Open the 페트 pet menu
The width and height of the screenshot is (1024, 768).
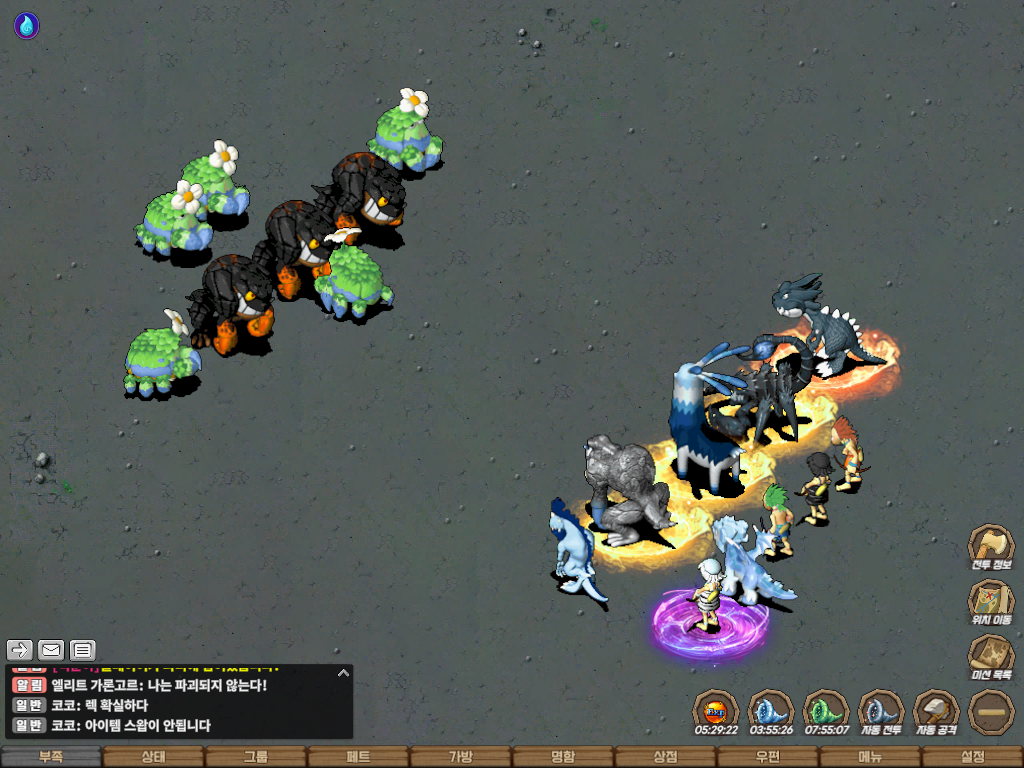pyautogui.click(x=358, y=757)
